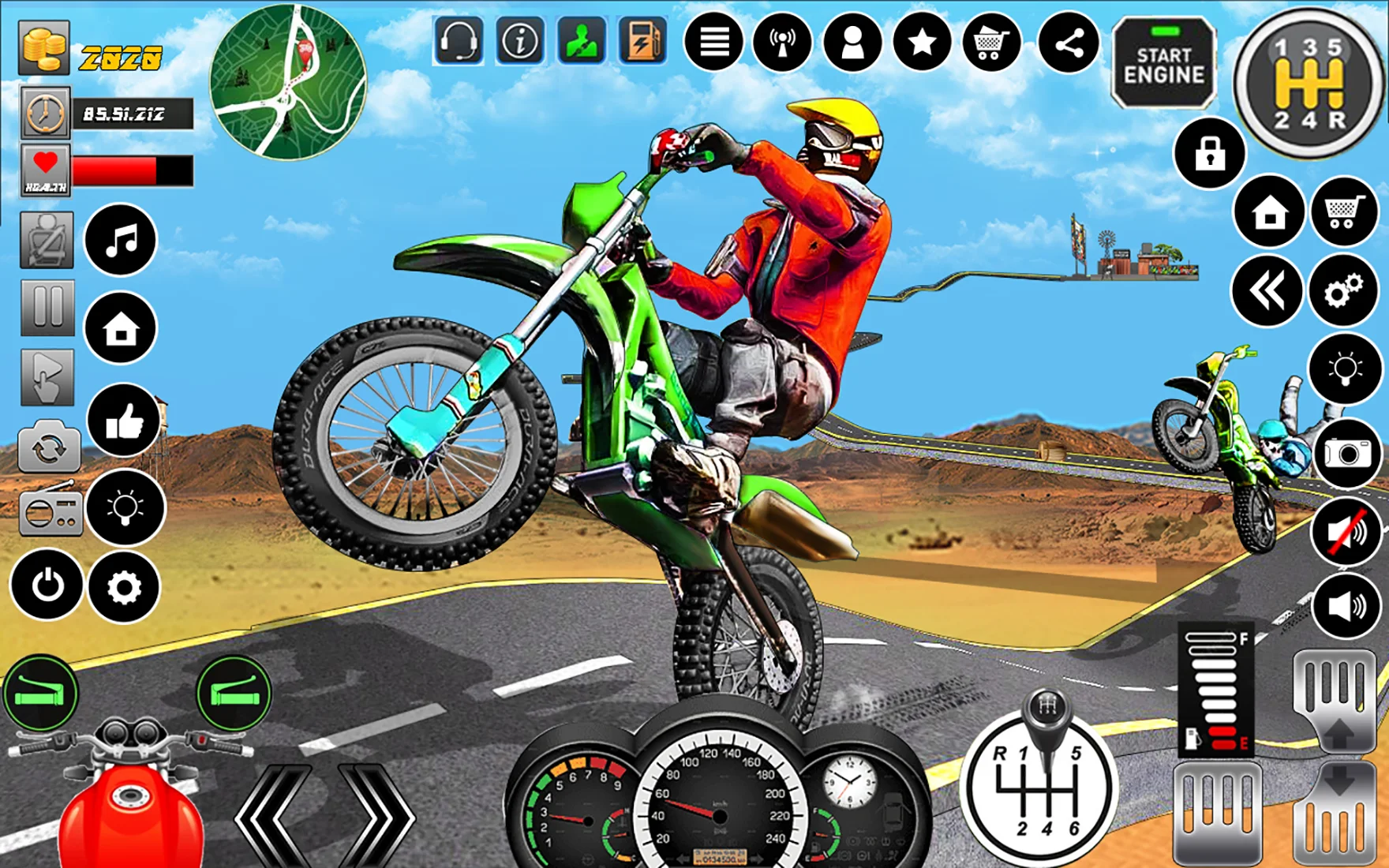Click the star favorites icon
The height and width of the screenshot is (868, 1389).
tap(922, 43)
